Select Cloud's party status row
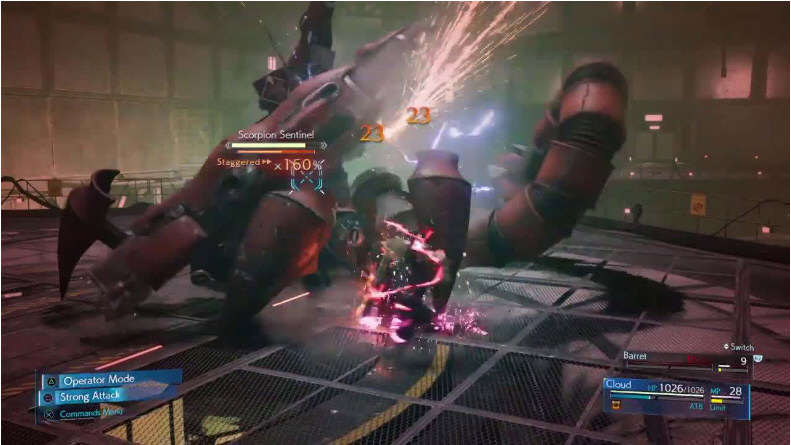 click(676, 390)
